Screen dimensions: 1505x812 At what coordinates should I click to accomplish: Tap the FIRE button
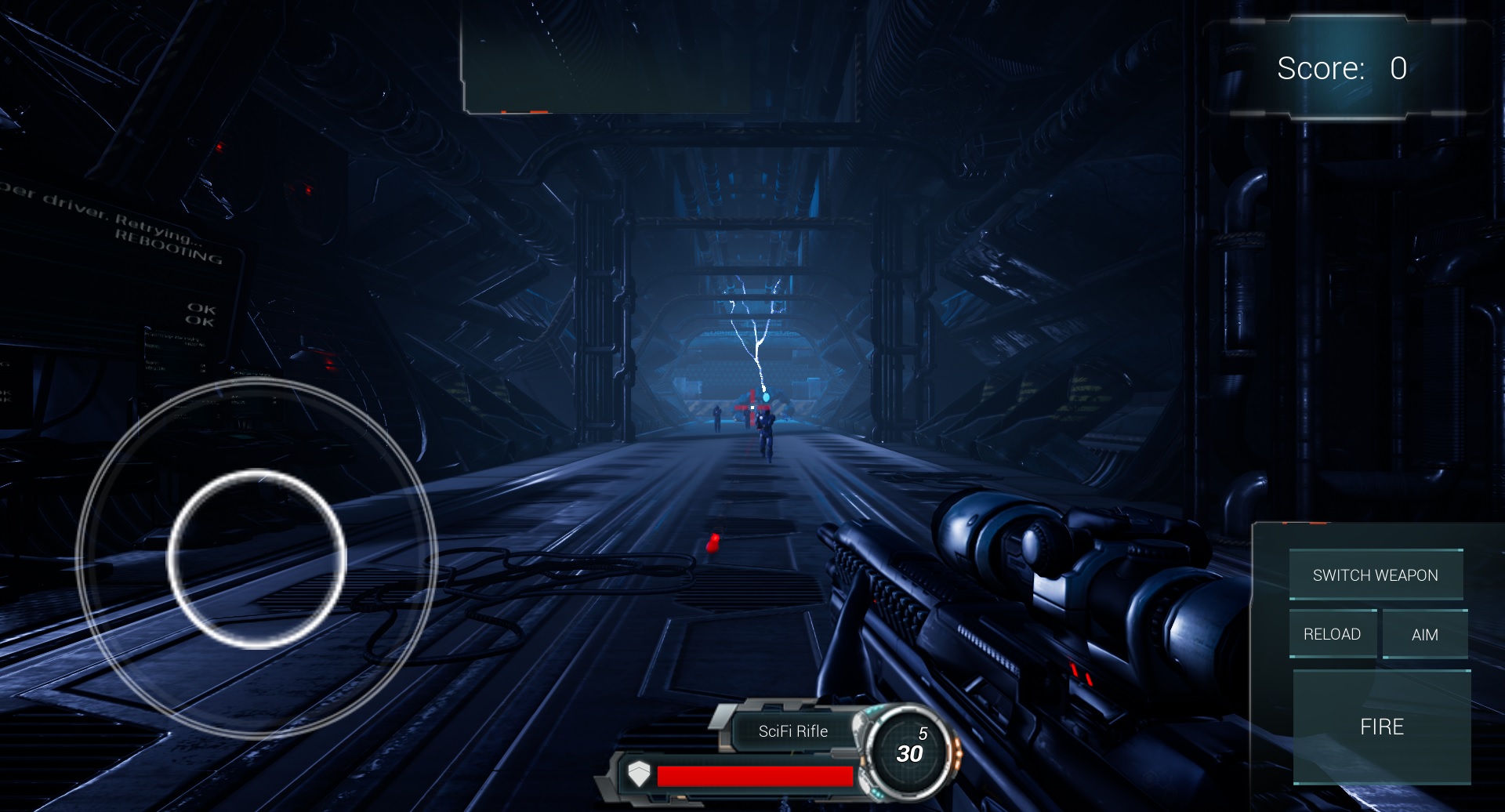(x=1381, y=727)
